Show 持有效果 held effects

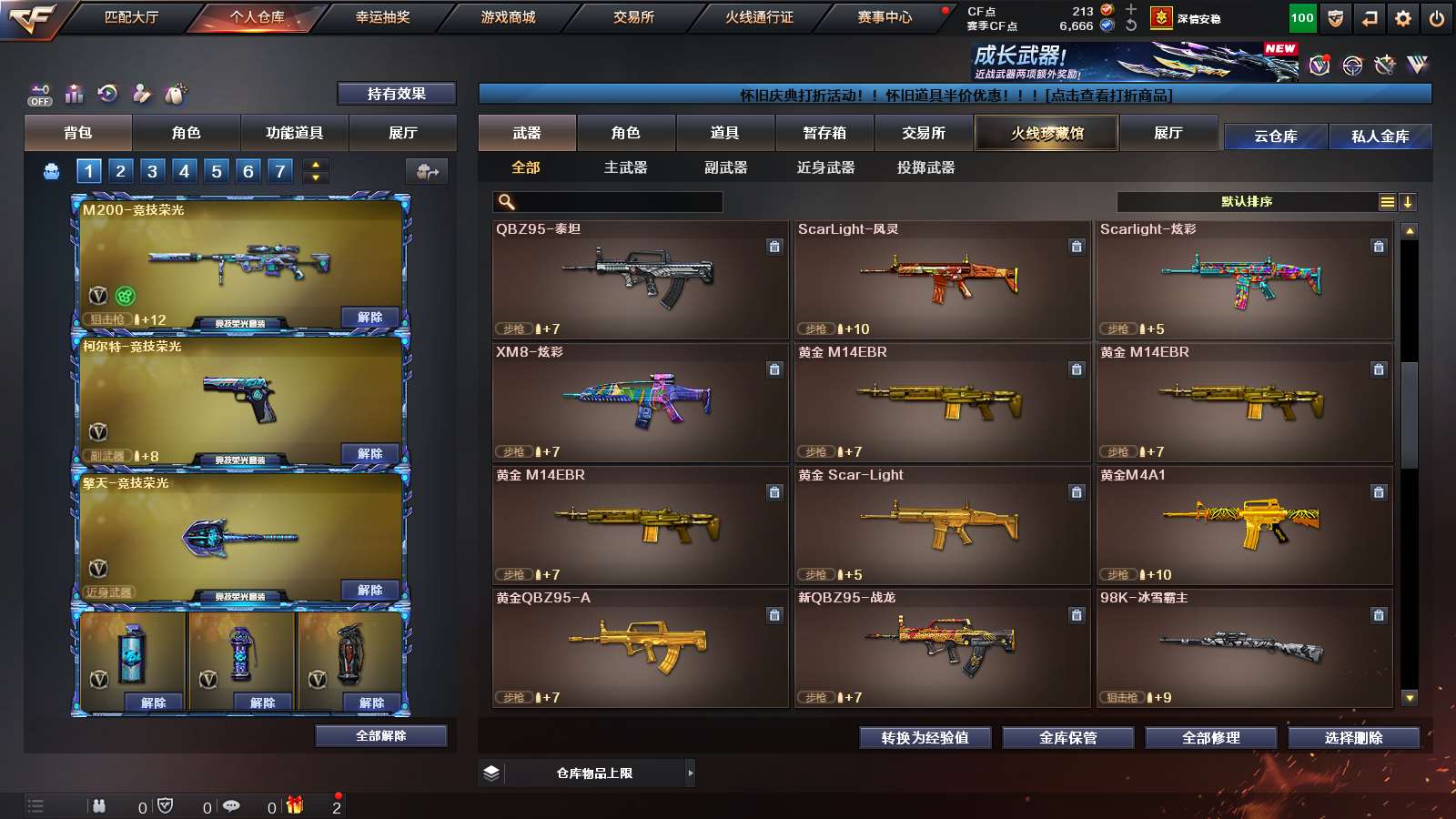click(x=396, y=94)
